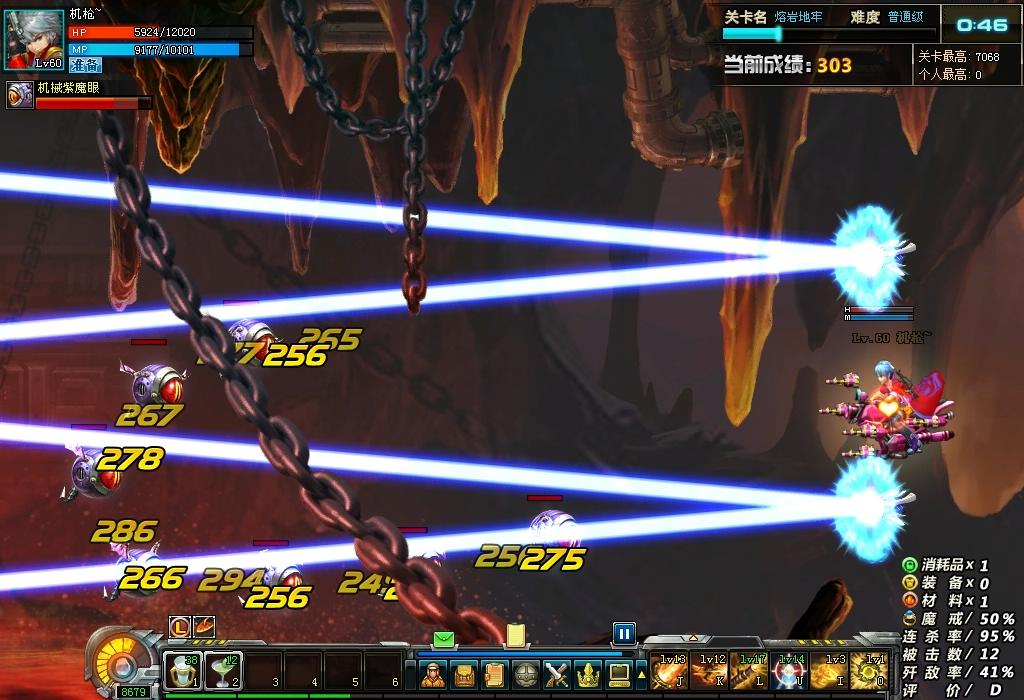The height and width of the screenshot is (700, 1024).
Task: Open the backpack inventory
Action: pyautogui.click(x=464, y=675)
